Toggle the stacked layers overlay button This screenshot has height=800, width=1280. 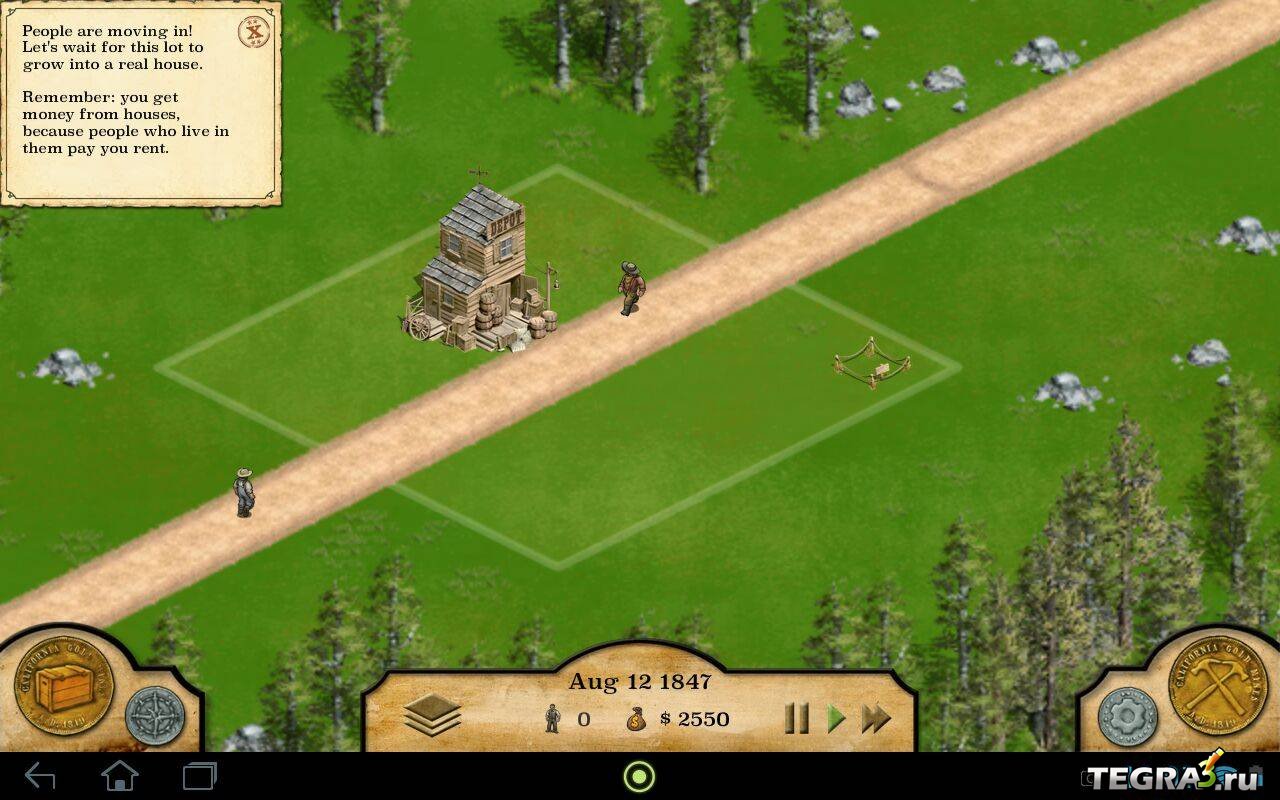click(x=432, y=715)
